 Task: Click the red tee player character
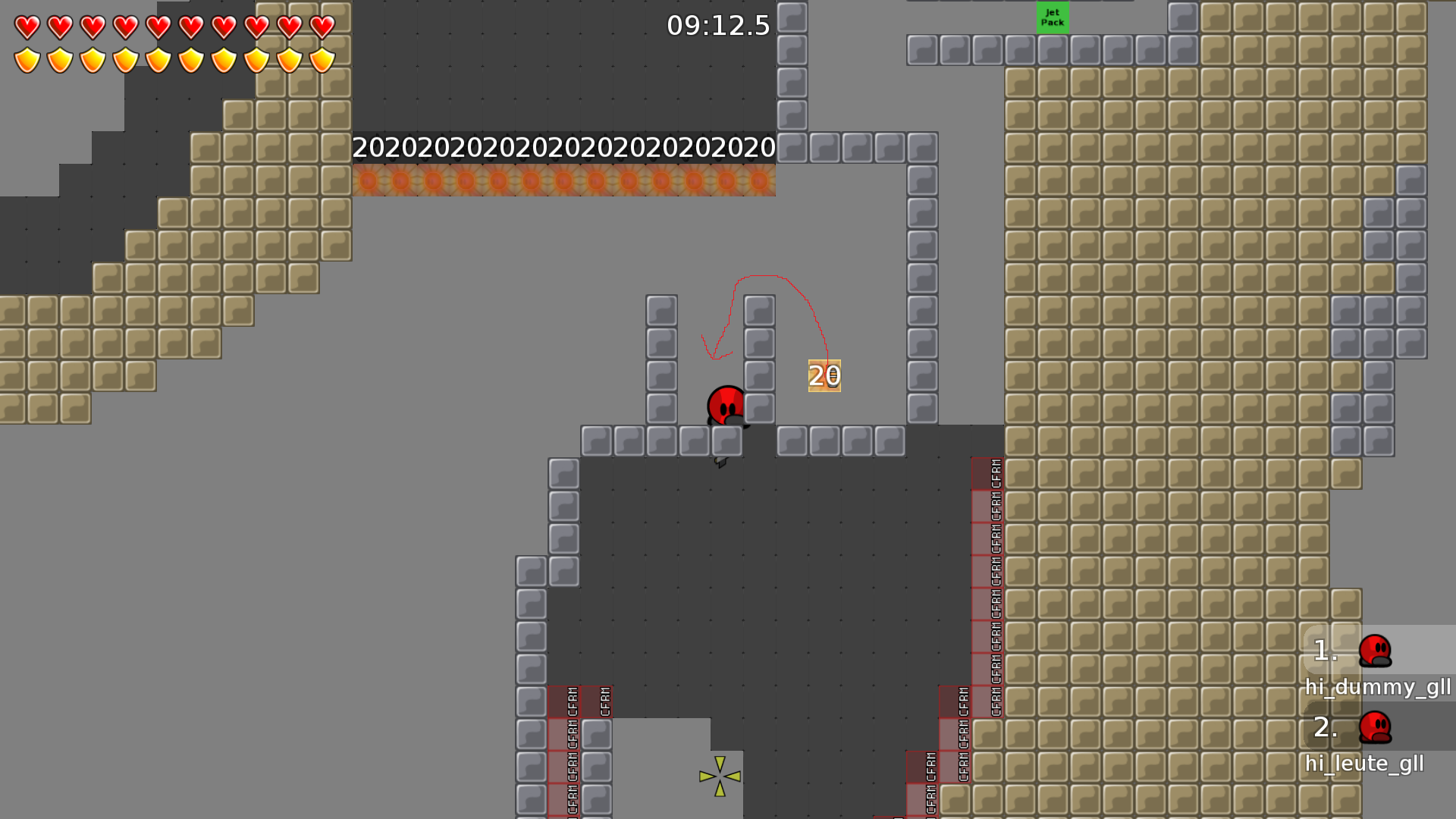pos(725,406)
